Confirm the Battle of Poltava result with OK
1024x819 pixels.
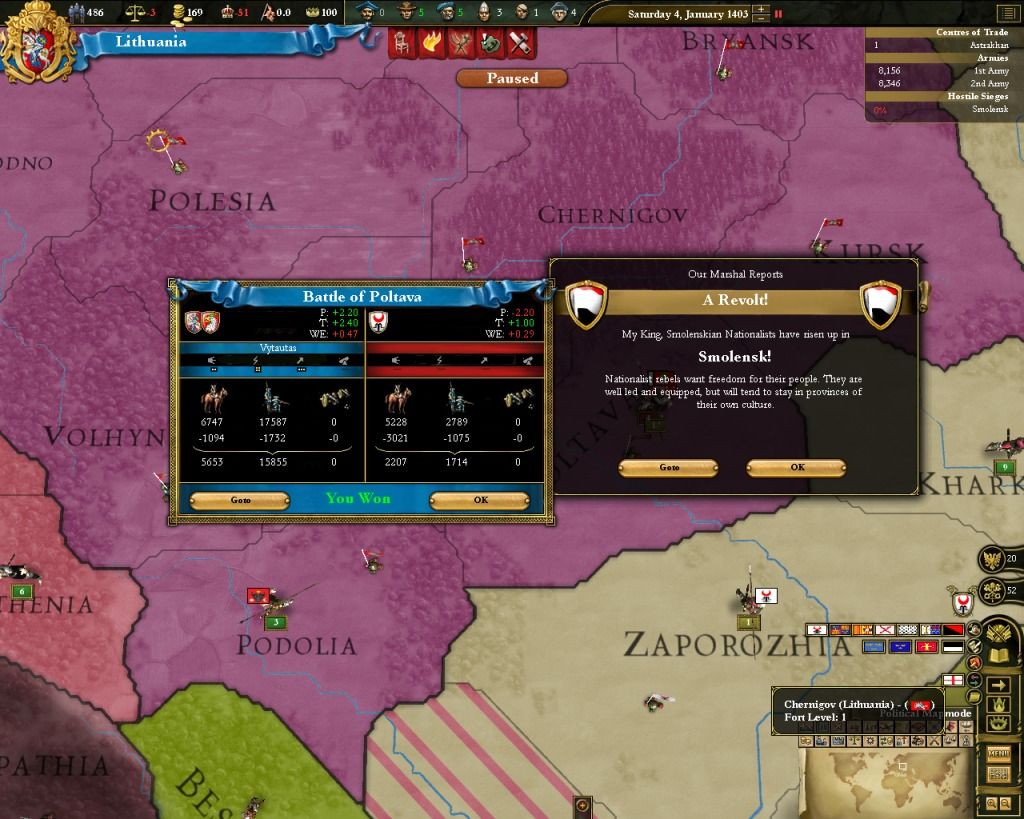pos(480,500)
